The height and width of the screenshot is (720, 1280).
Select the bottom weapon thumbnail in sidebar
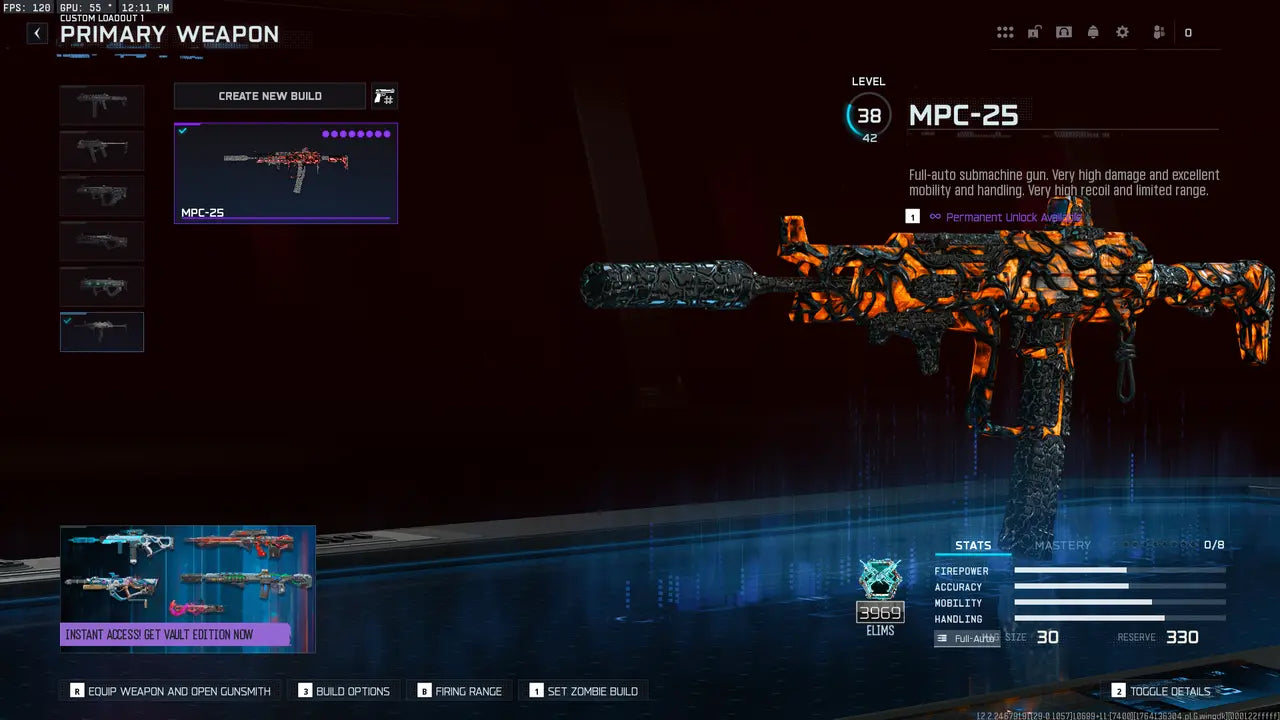101,331
